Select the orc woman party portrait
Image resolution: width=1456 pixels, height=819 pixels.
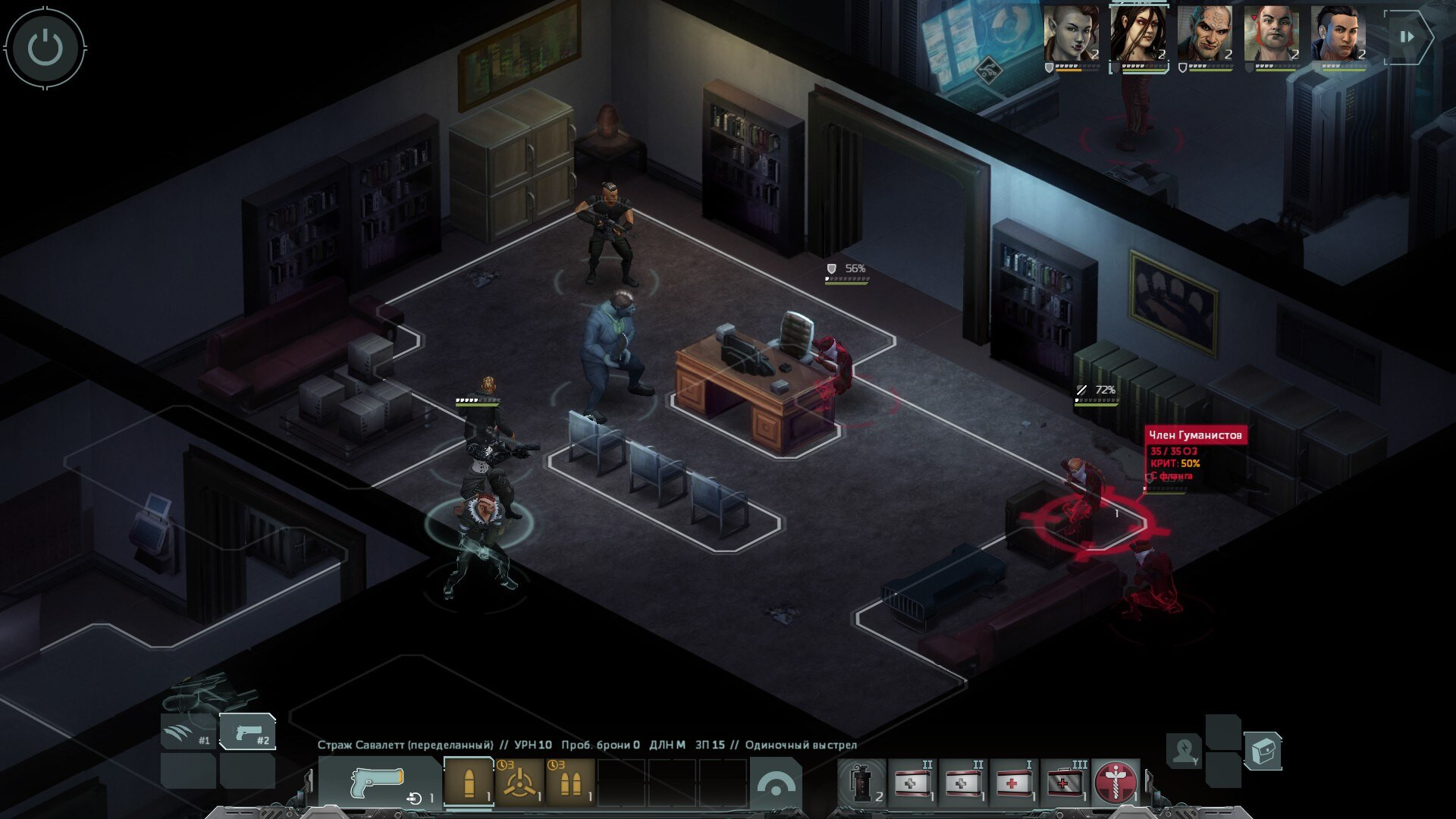(1071, 35)
